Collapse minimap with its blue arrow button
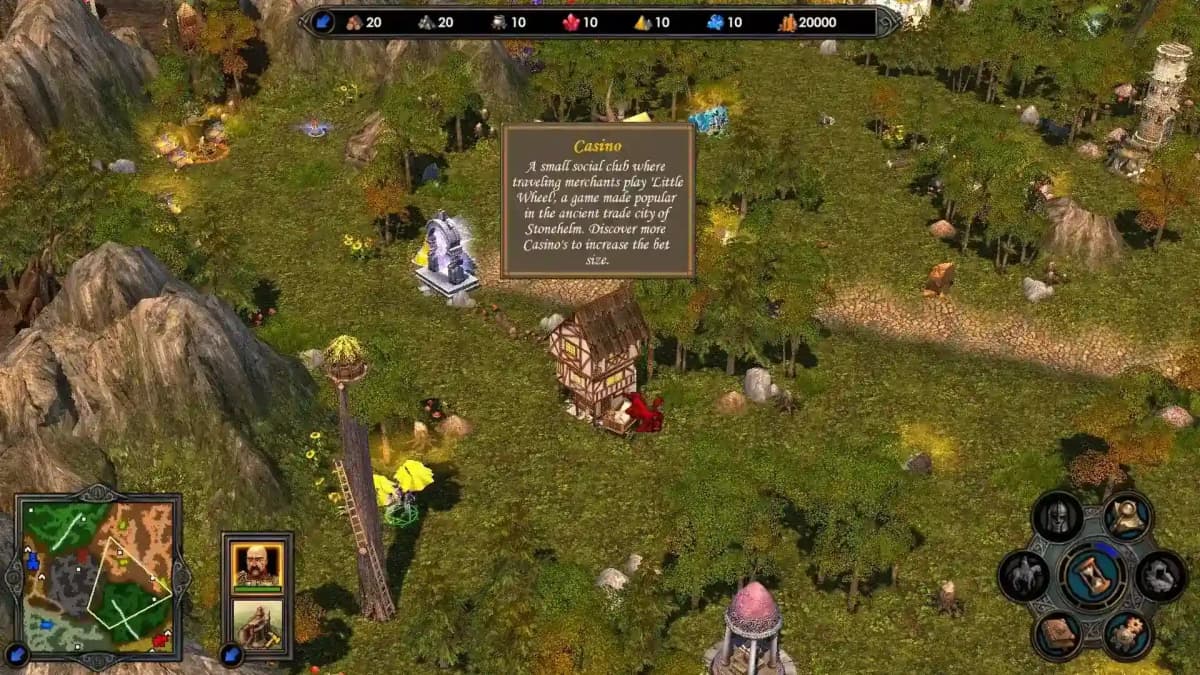 click(x=17, y=656)
